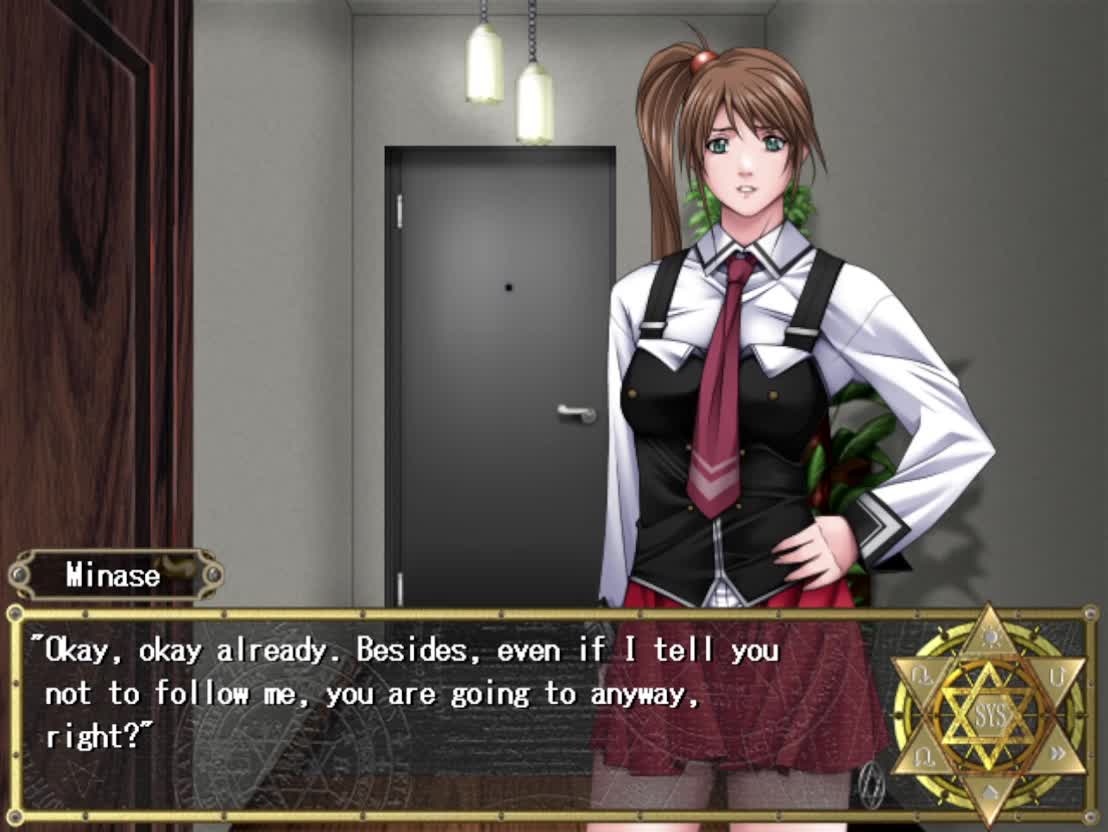Click the upper-left curved arrow point

[x=922, y=677]
